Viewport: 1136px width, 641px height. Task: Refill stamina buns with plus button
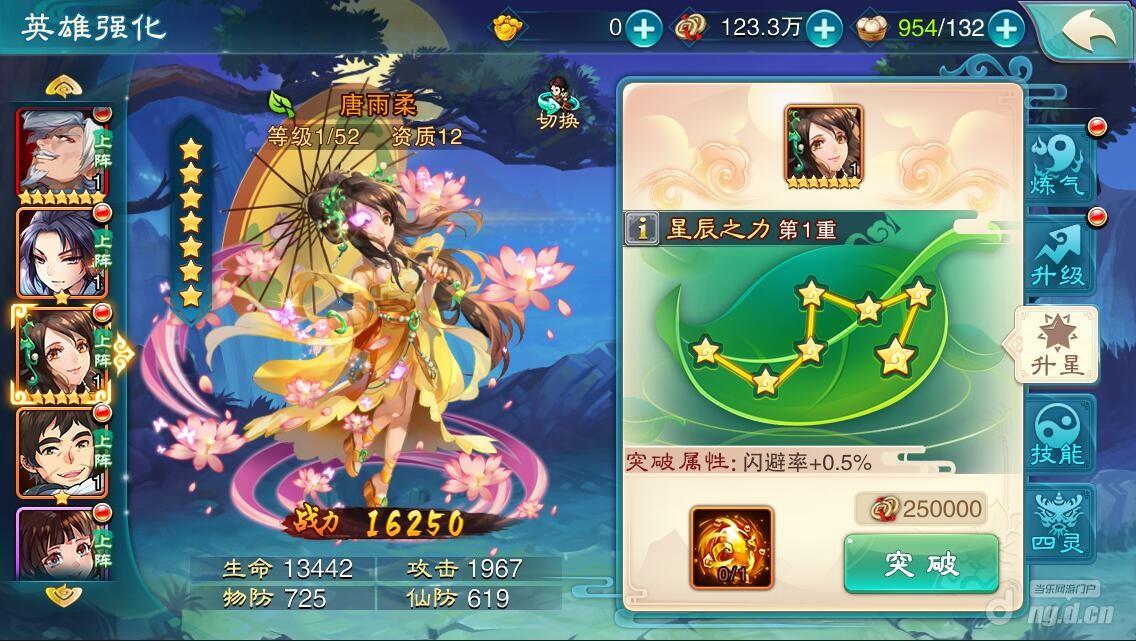coord(1005,29)
